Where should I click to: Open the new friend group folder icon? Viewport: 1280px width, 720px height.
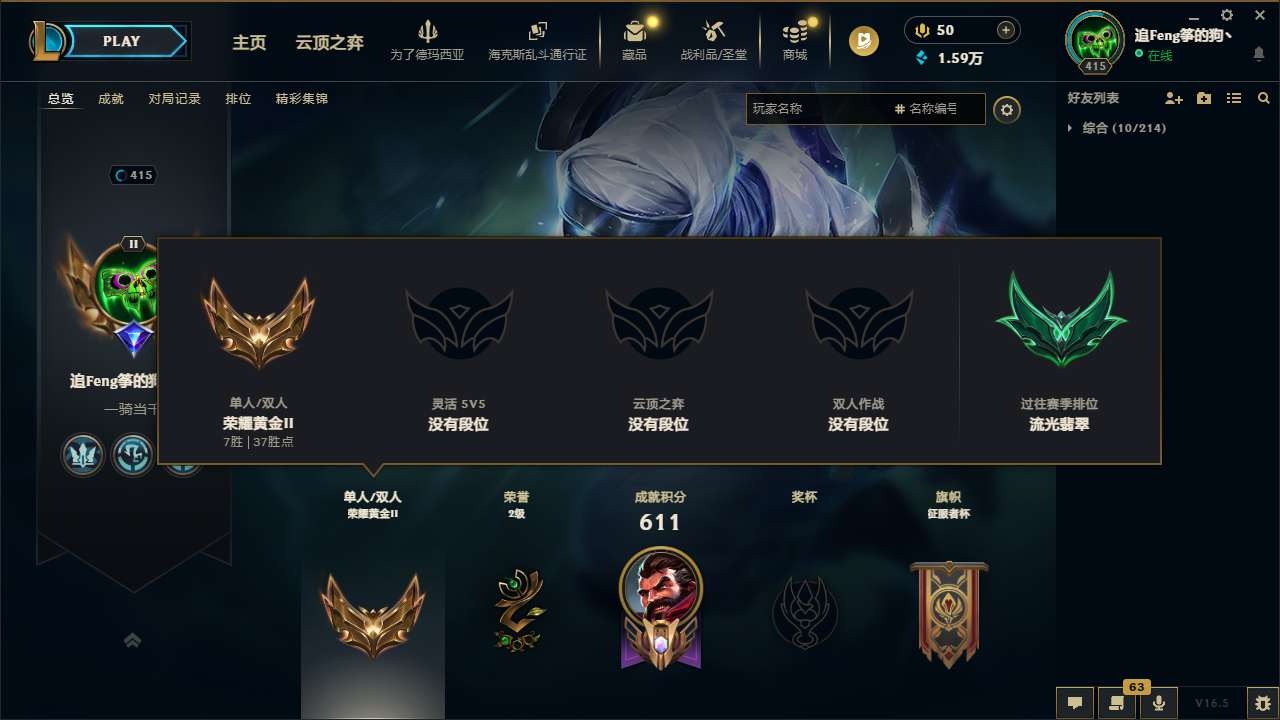click(1202, 98)
